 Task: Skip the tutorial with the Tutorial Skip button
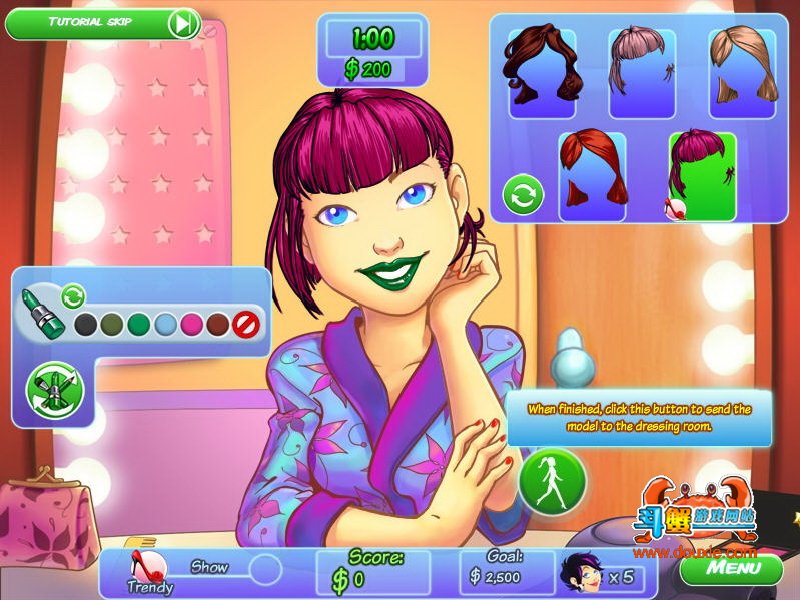(102, 22)
